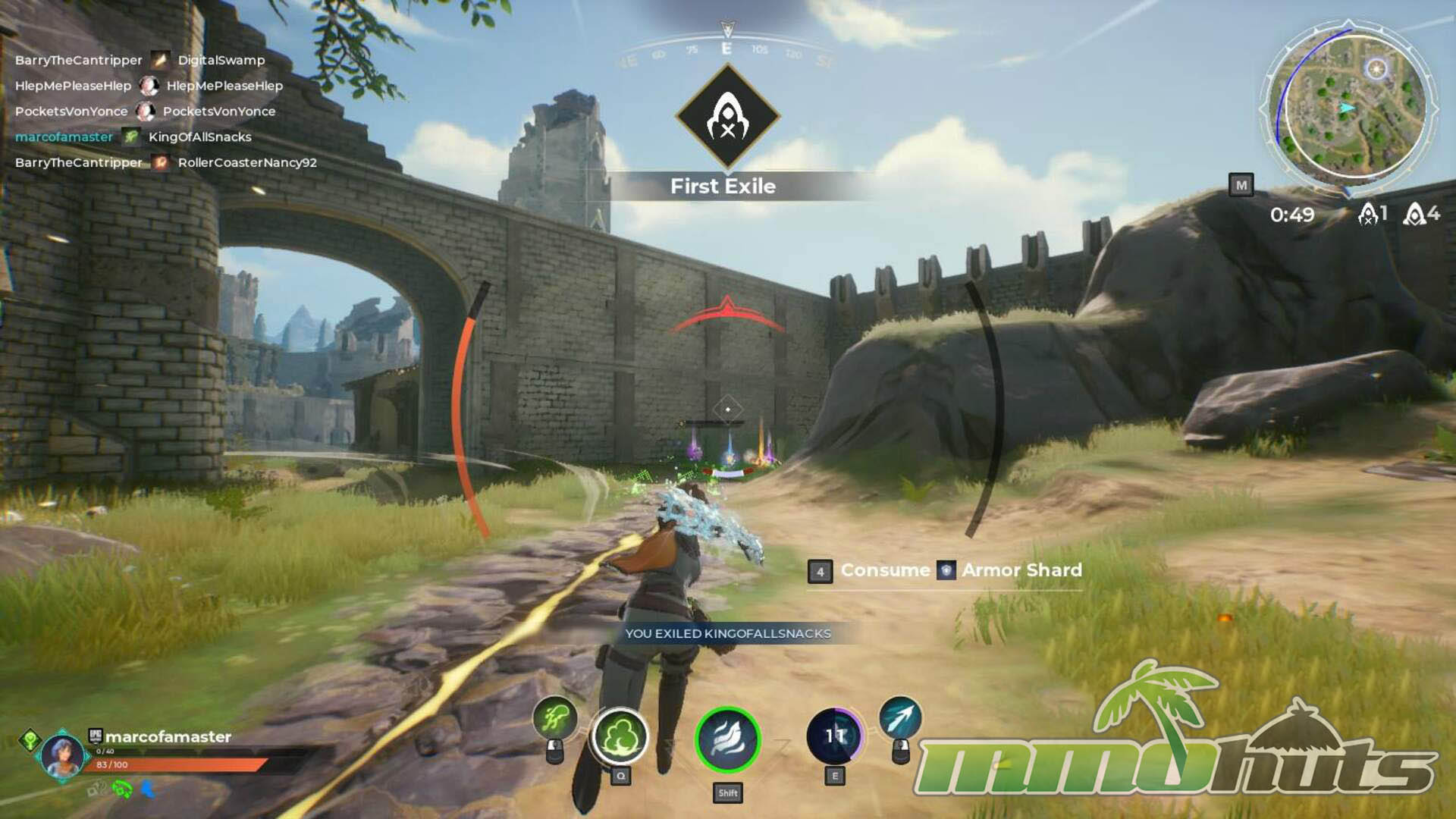
Task: Select the sorcery on 11-second cooldown
Action: coord(834,736)
